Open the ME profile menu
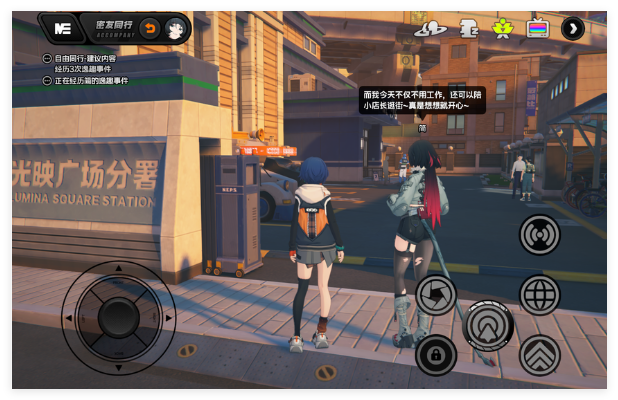Image resolution: width=618 pixels, height=400 pixels. point(63,28)
